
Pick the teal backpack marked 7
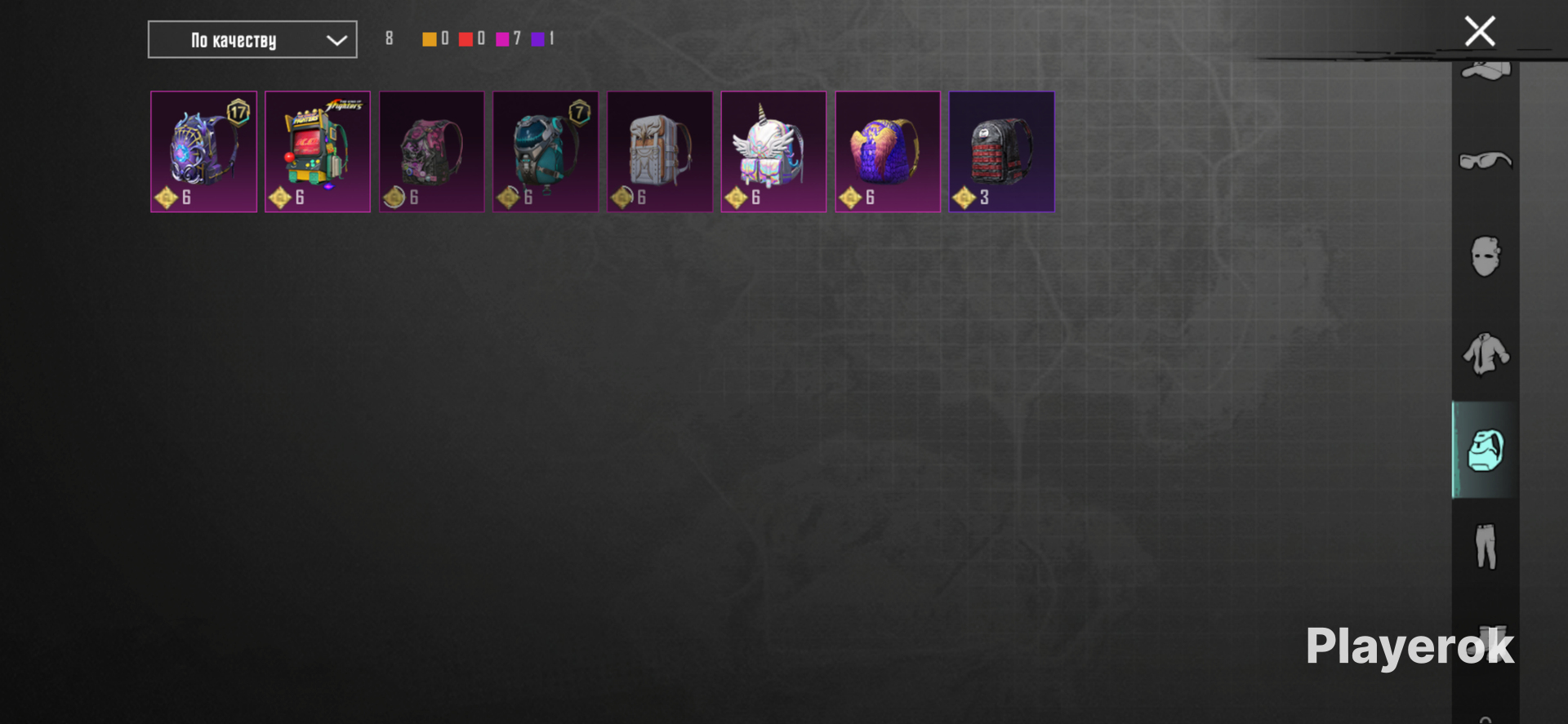point(546,152)
